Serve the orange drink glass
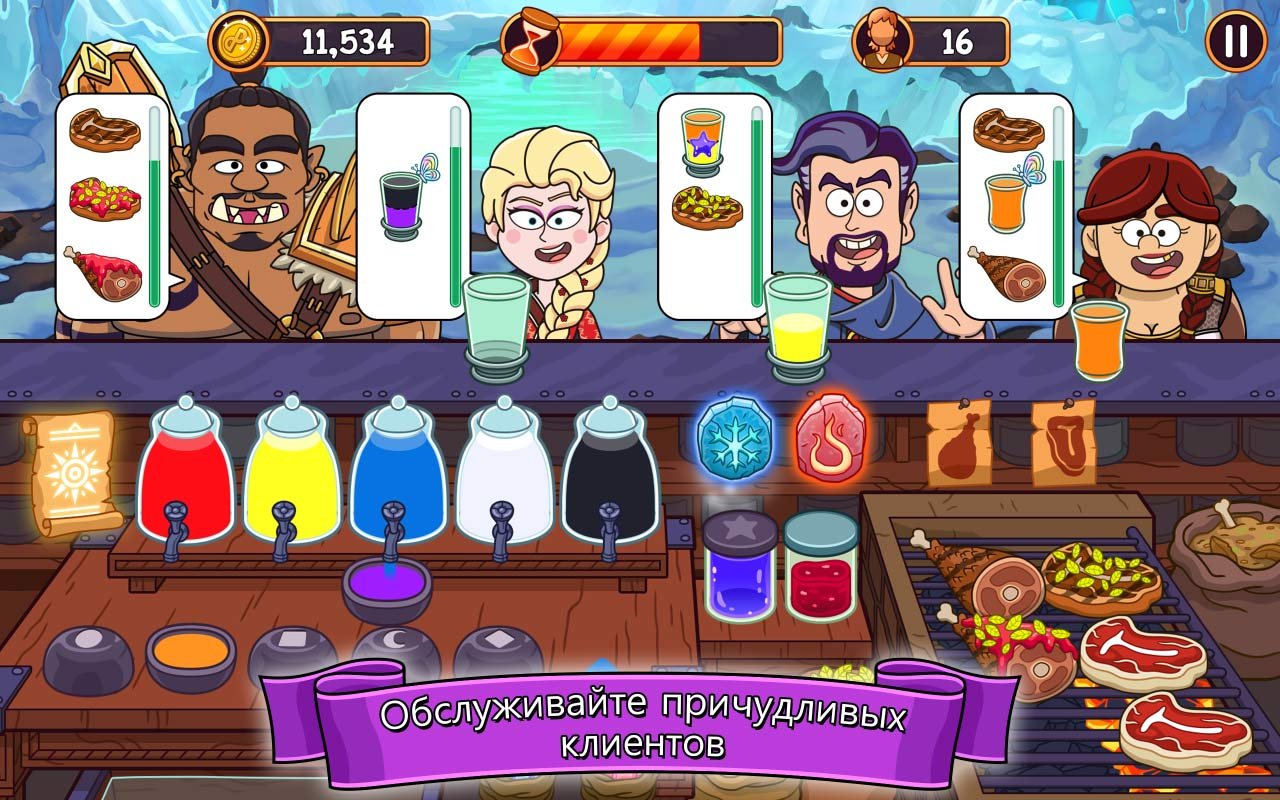 (x=1098, y=340)
